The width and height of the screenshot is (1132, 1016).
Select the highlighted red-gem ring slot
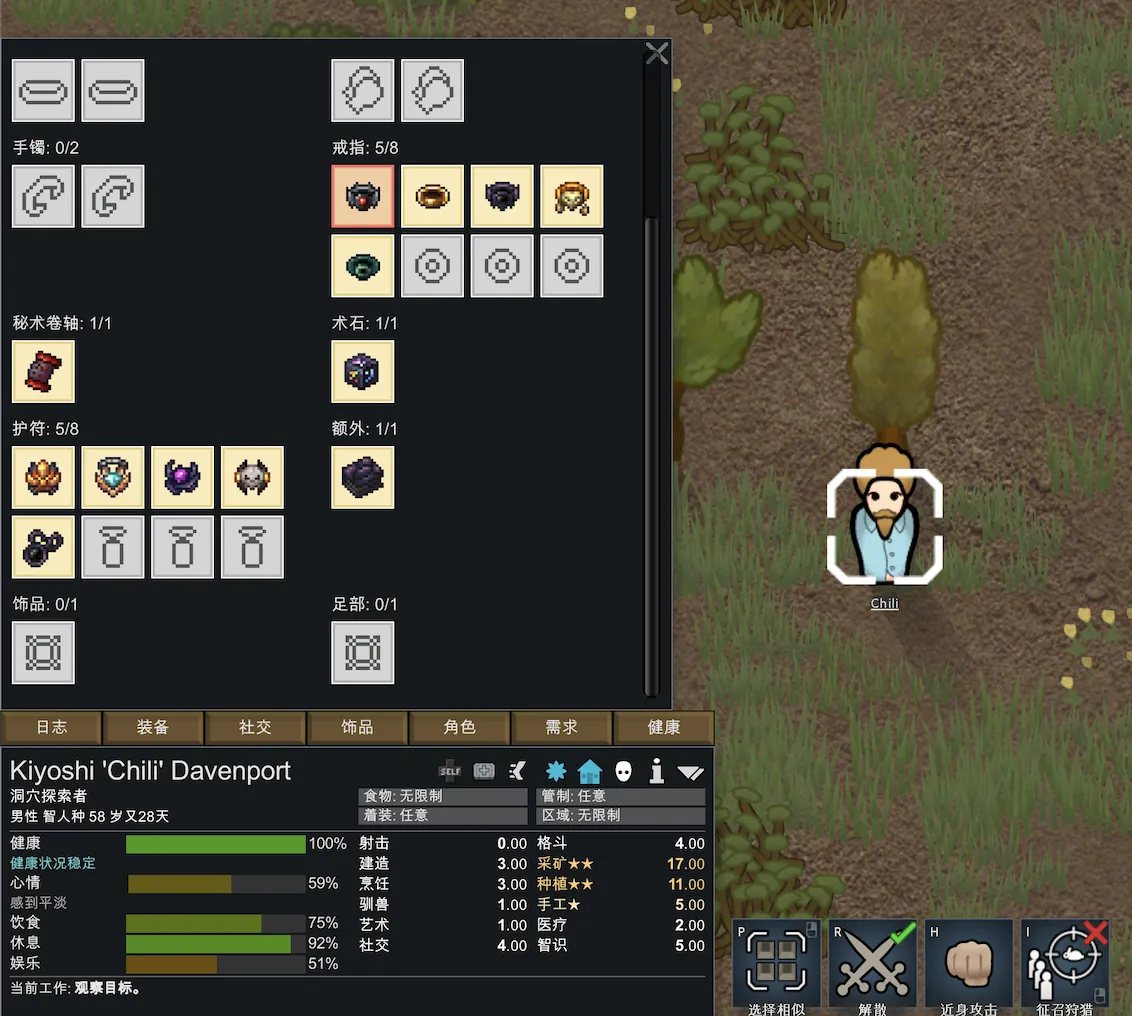point(362,196)
